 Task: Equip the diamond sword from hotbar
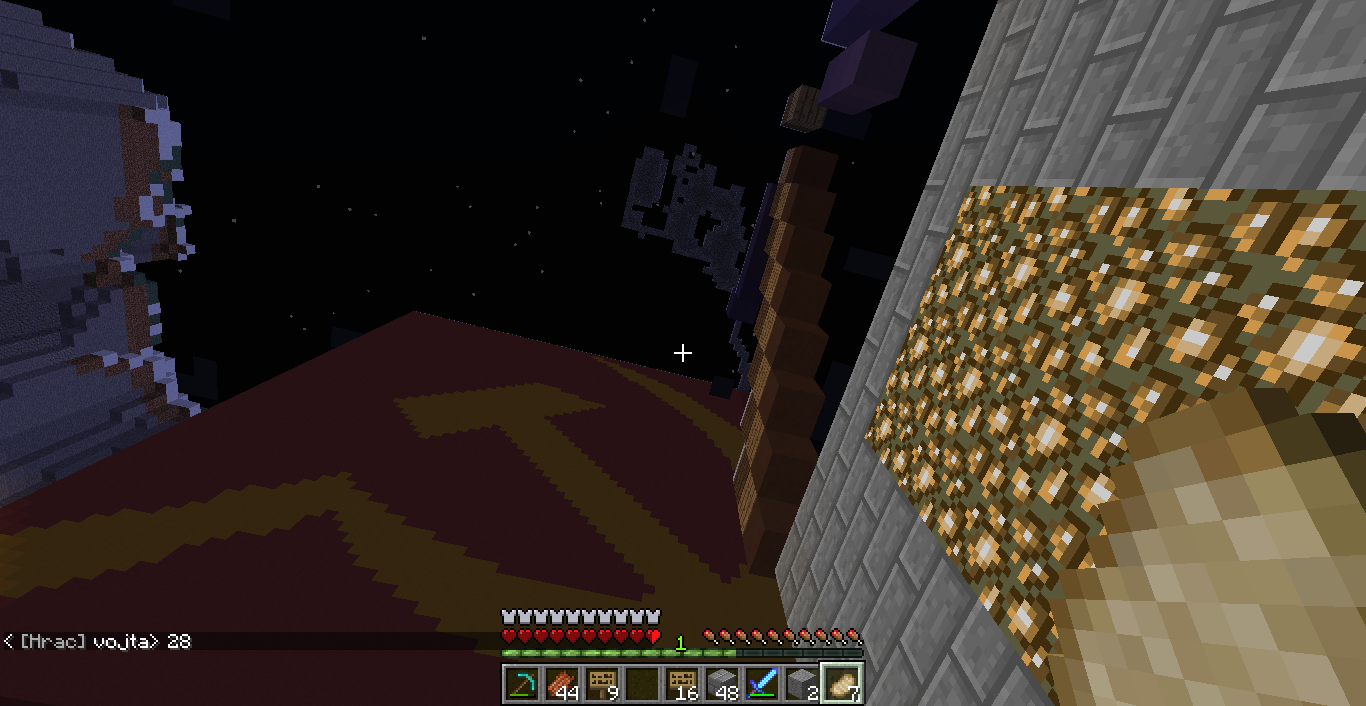point(762,684)
